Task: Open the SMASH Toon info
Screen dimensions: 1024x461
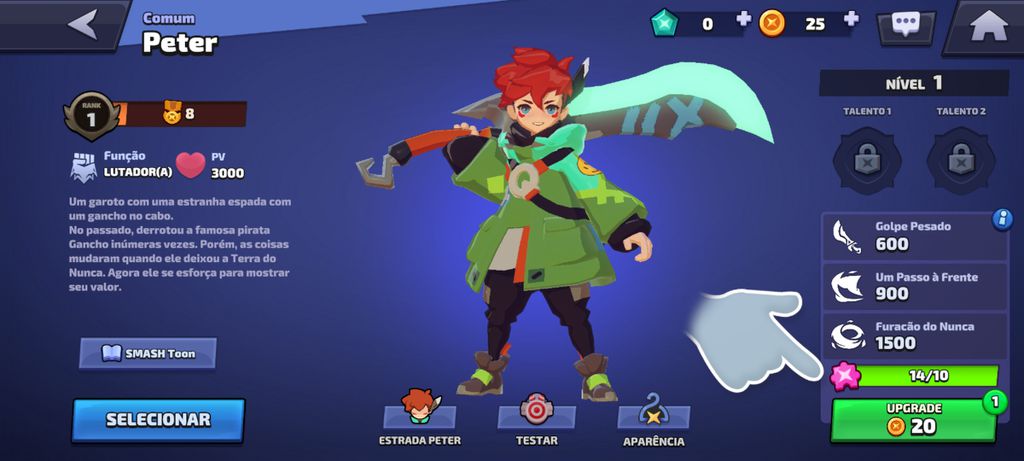Action: tap(148, 353)
